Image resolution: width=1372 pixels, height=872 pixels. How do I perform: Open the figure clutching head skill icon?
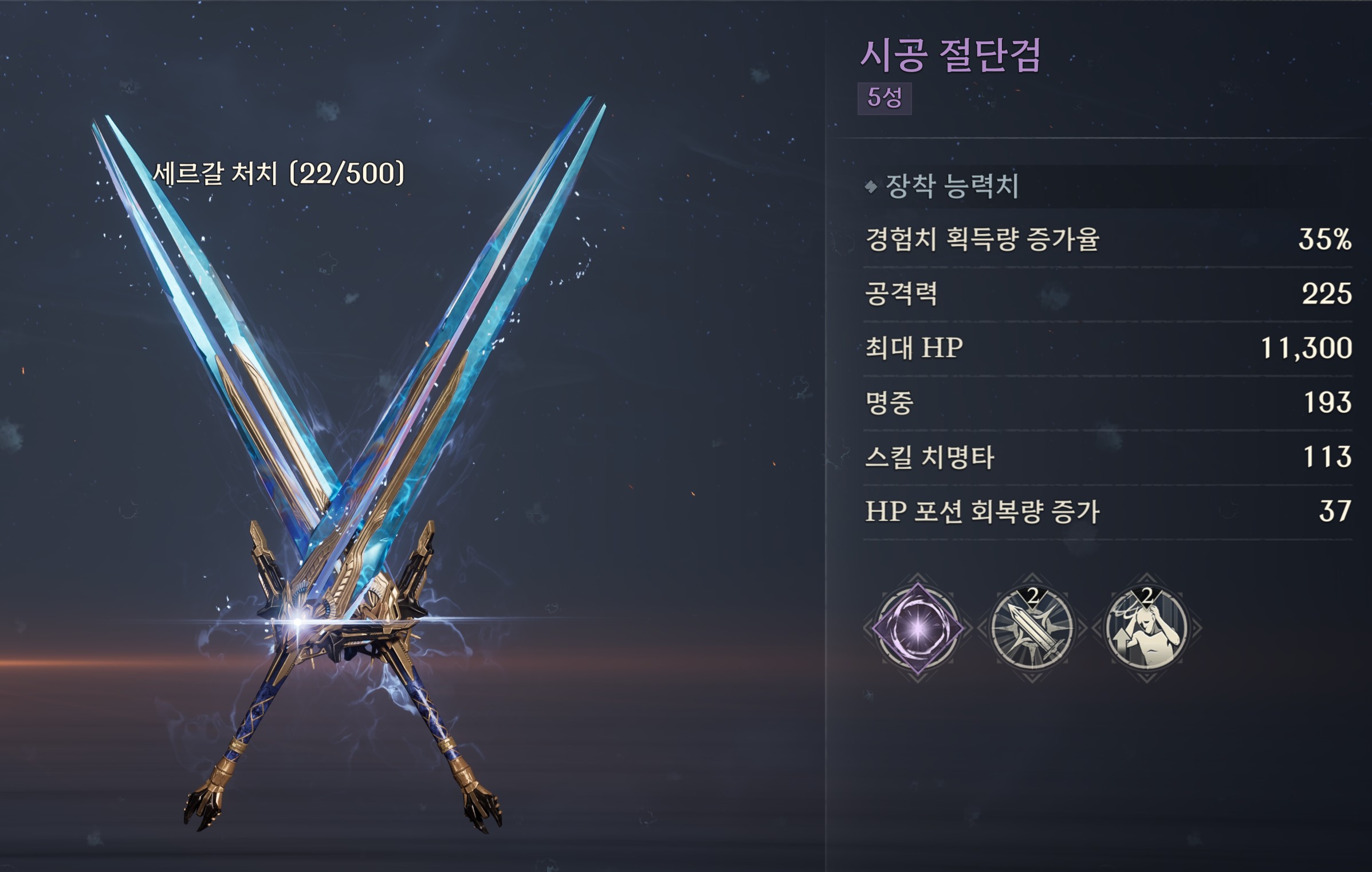point(1146,628)
